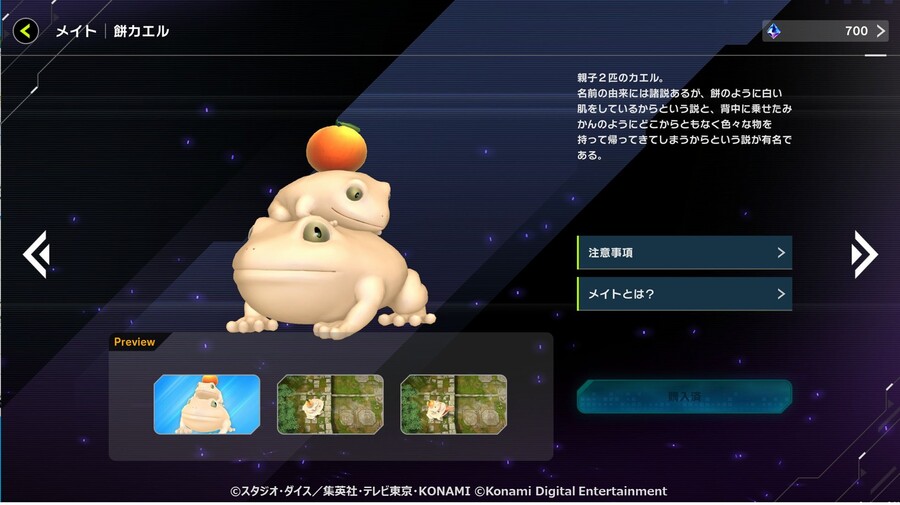This screenshot has height=505, width=900.
Task: Show the previous mate with left arrow
Action: tap(36, 254)
